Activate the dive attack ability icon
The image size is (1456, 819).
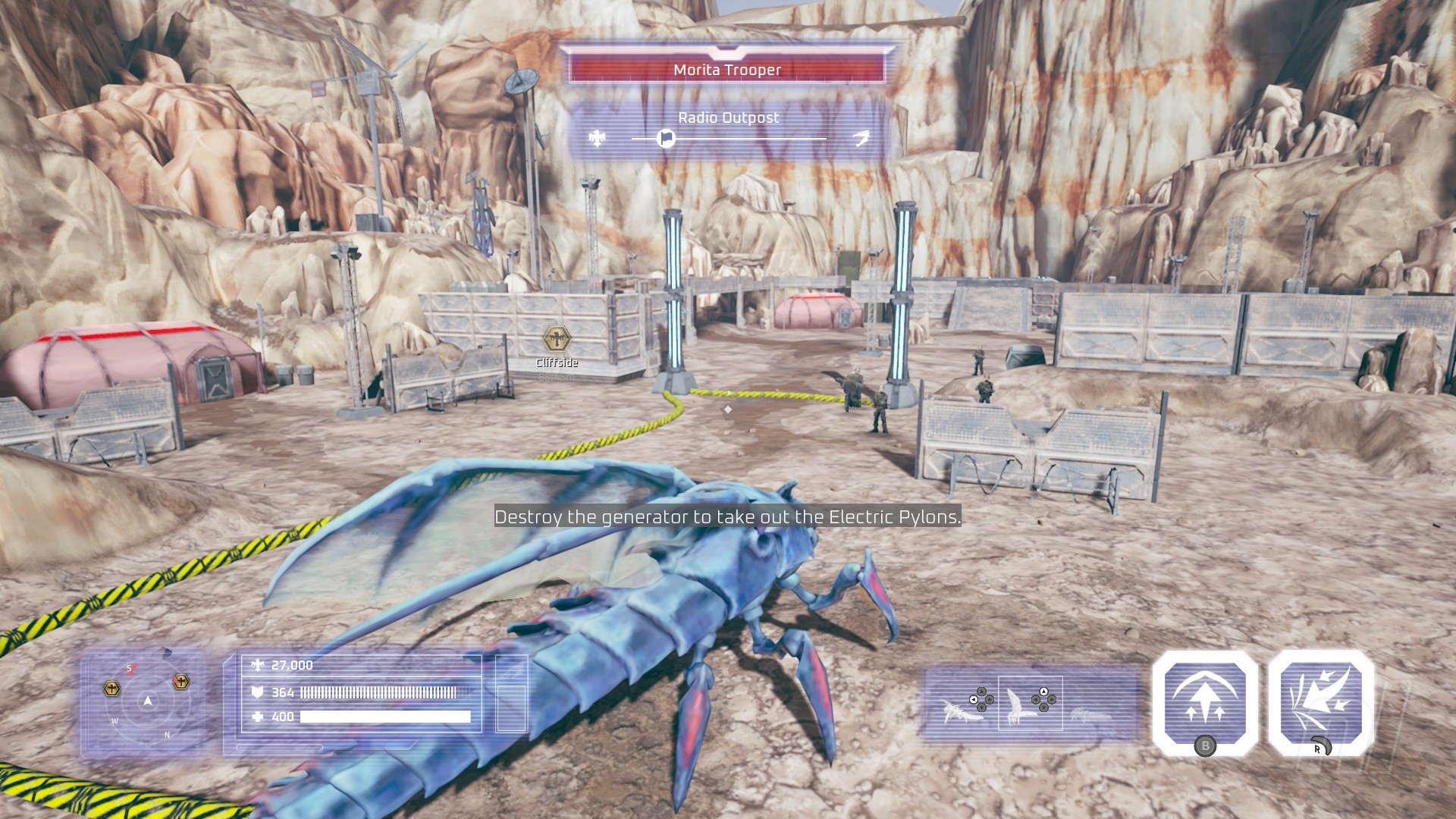(x=1321, y=701)
